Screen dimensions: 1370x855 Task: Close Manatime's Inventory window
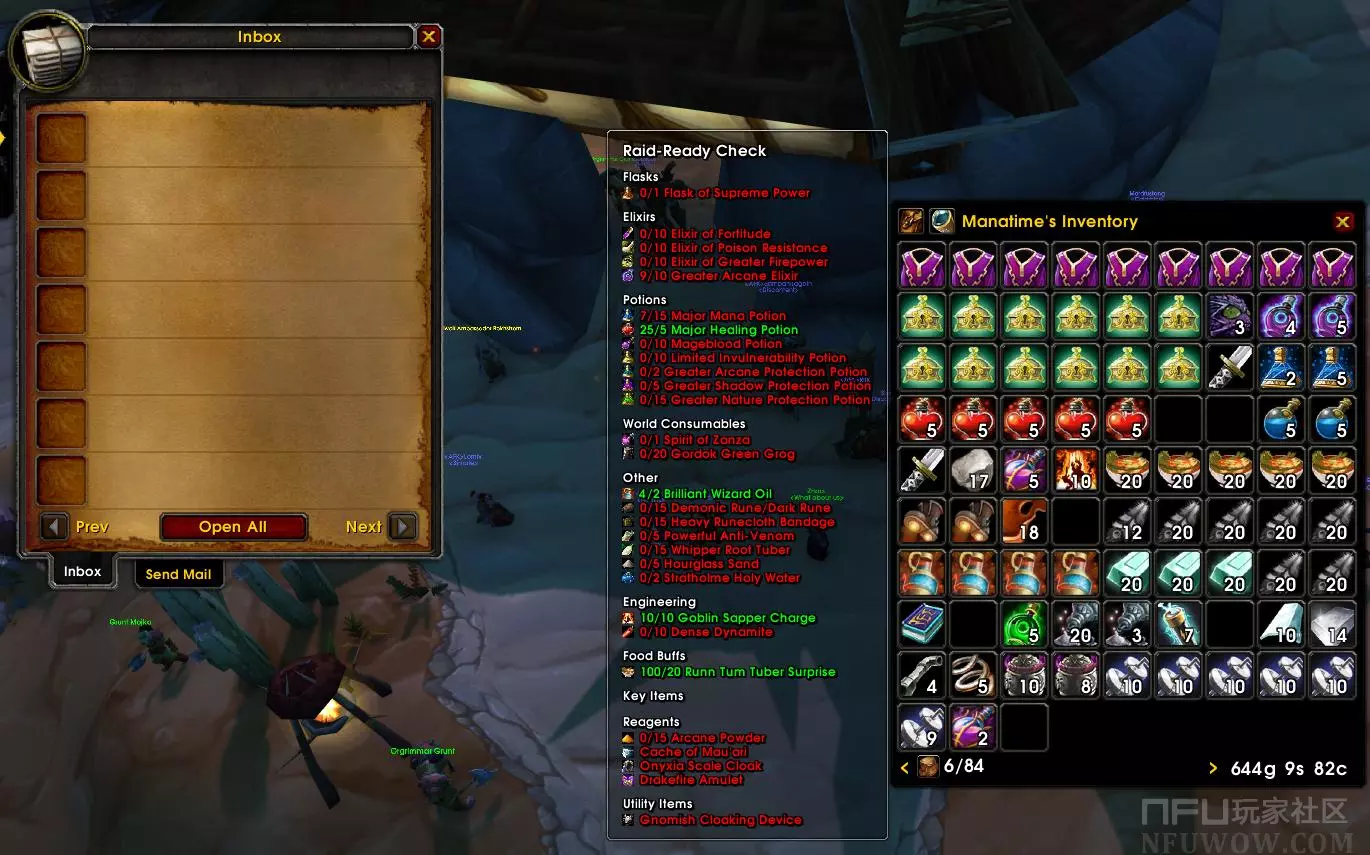(1343, 222)
